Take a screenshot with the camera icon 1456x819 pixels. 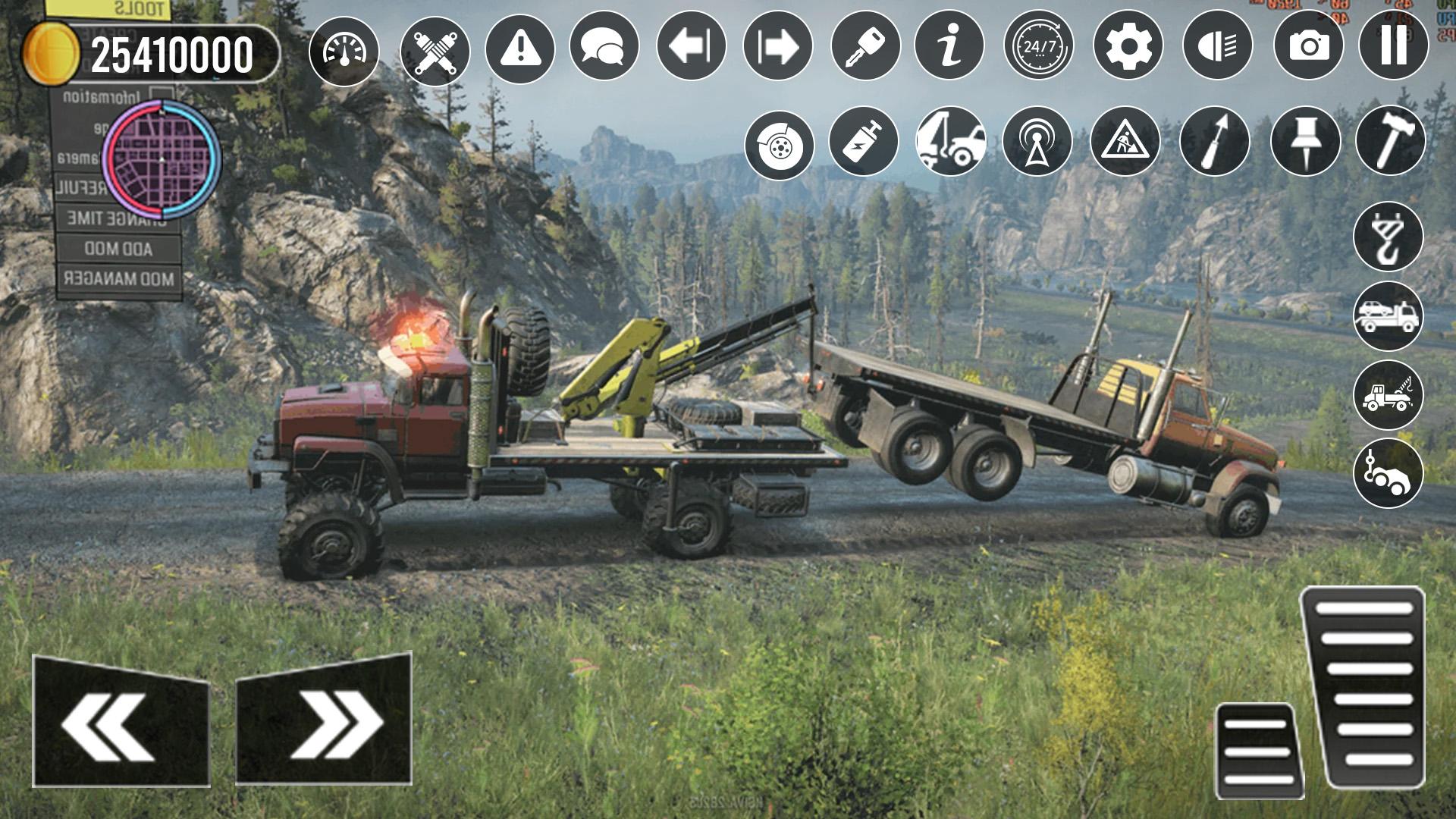click(1308, 45)
